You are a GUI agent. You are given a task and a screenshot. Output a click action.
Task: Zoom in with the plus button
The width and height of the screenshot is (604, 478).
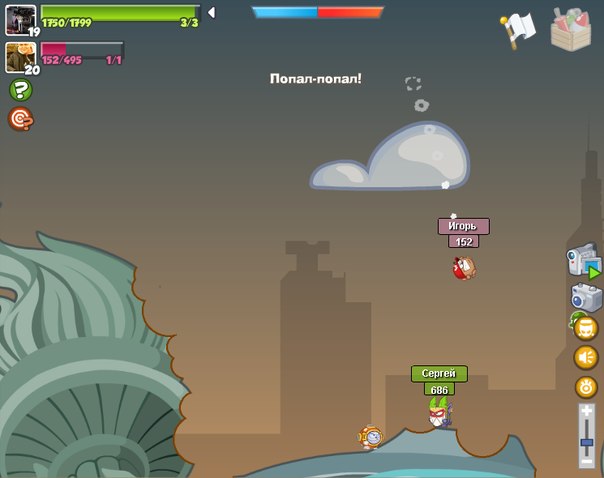586,412
